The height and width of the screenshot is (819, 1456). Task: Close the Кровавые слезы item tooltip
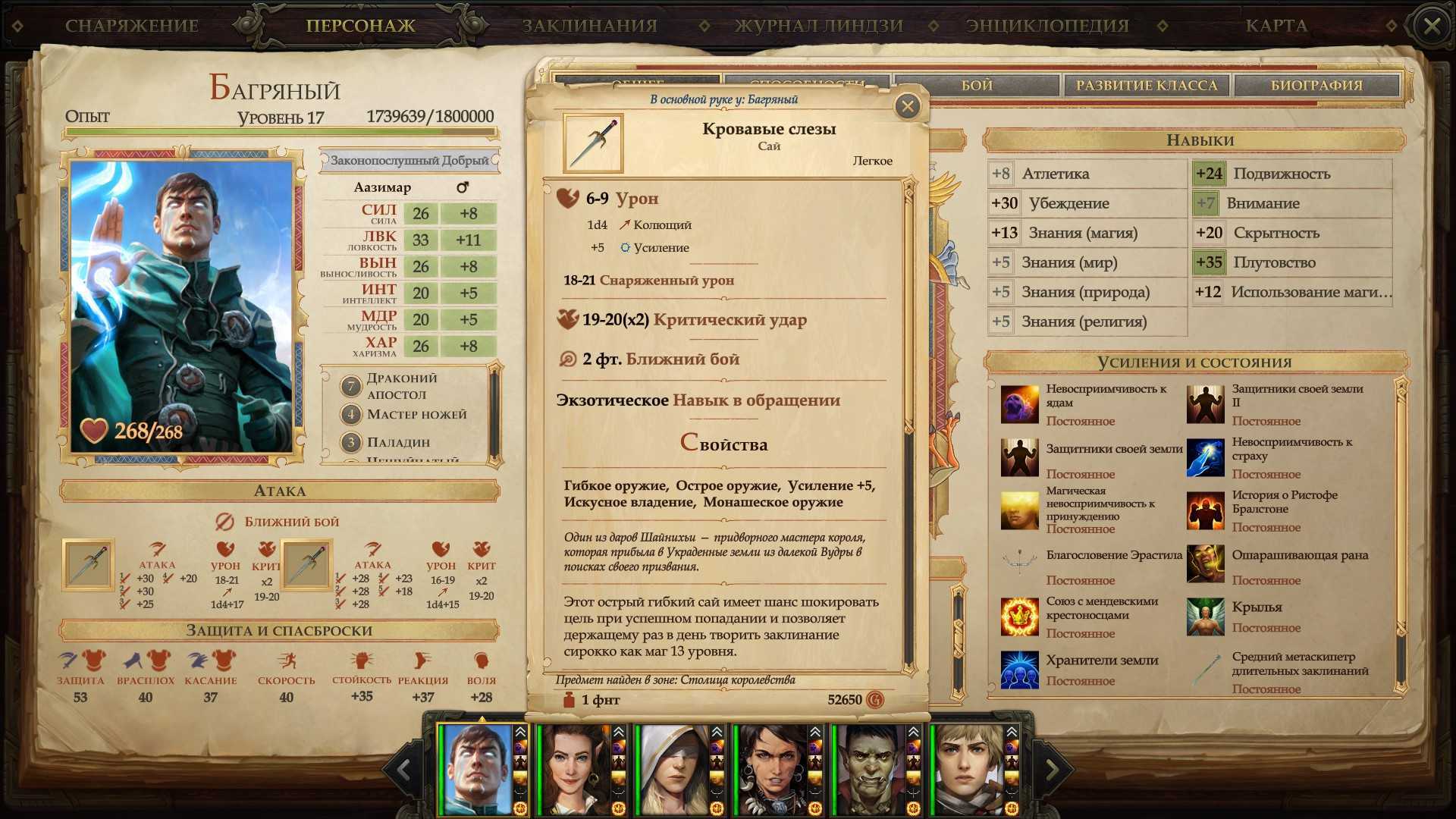907,107
